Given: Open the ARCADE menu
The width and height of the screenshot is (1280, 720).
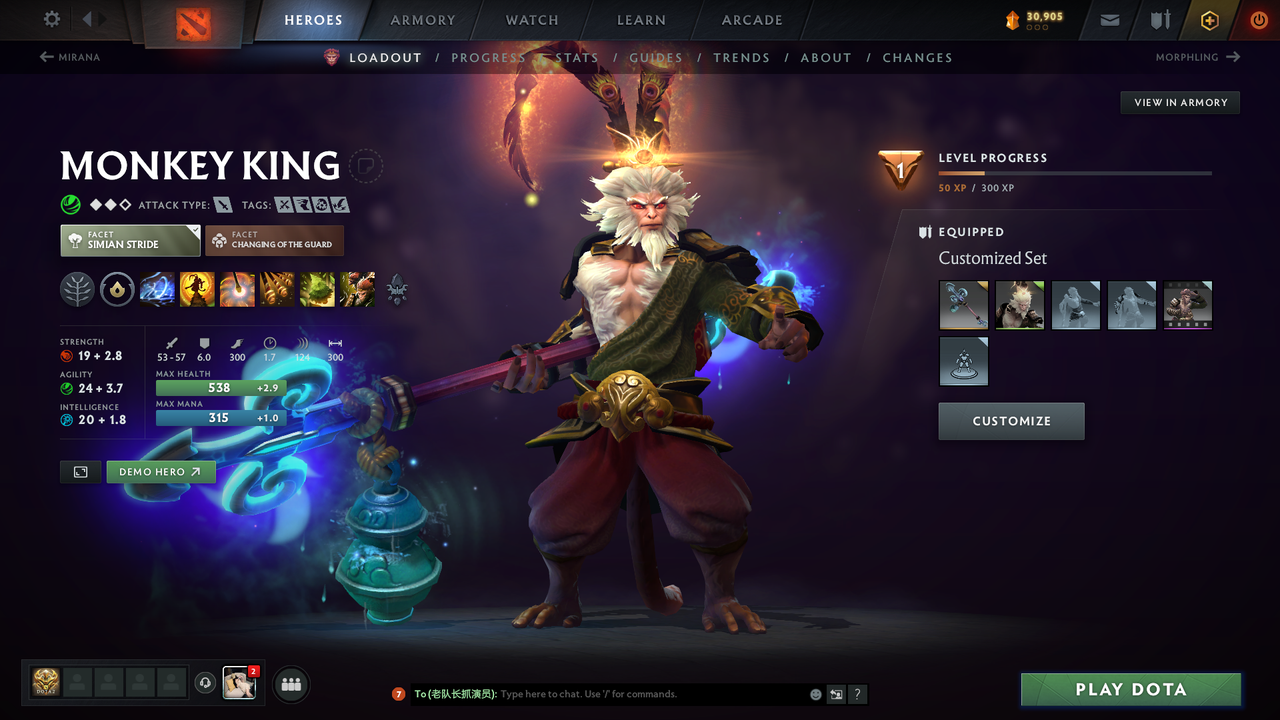Looking at the screenshot, I should [751, 19].
